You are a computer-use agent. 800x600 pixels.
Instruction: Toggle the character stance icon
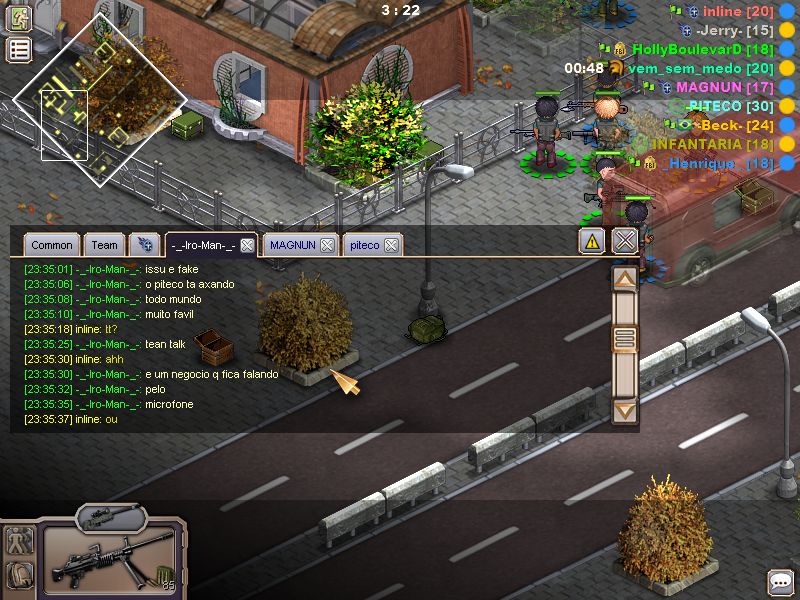click(20, 541)
